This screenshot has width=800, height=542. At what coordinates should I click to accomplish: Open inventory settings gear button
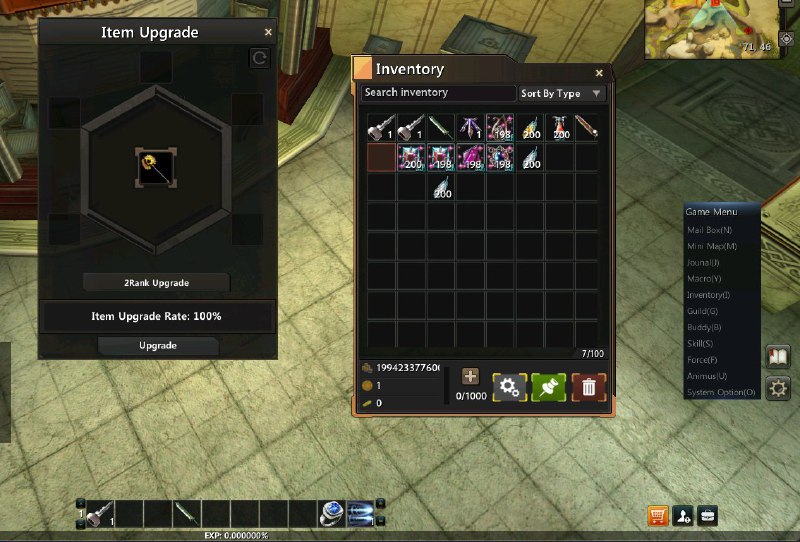(509, 386)
